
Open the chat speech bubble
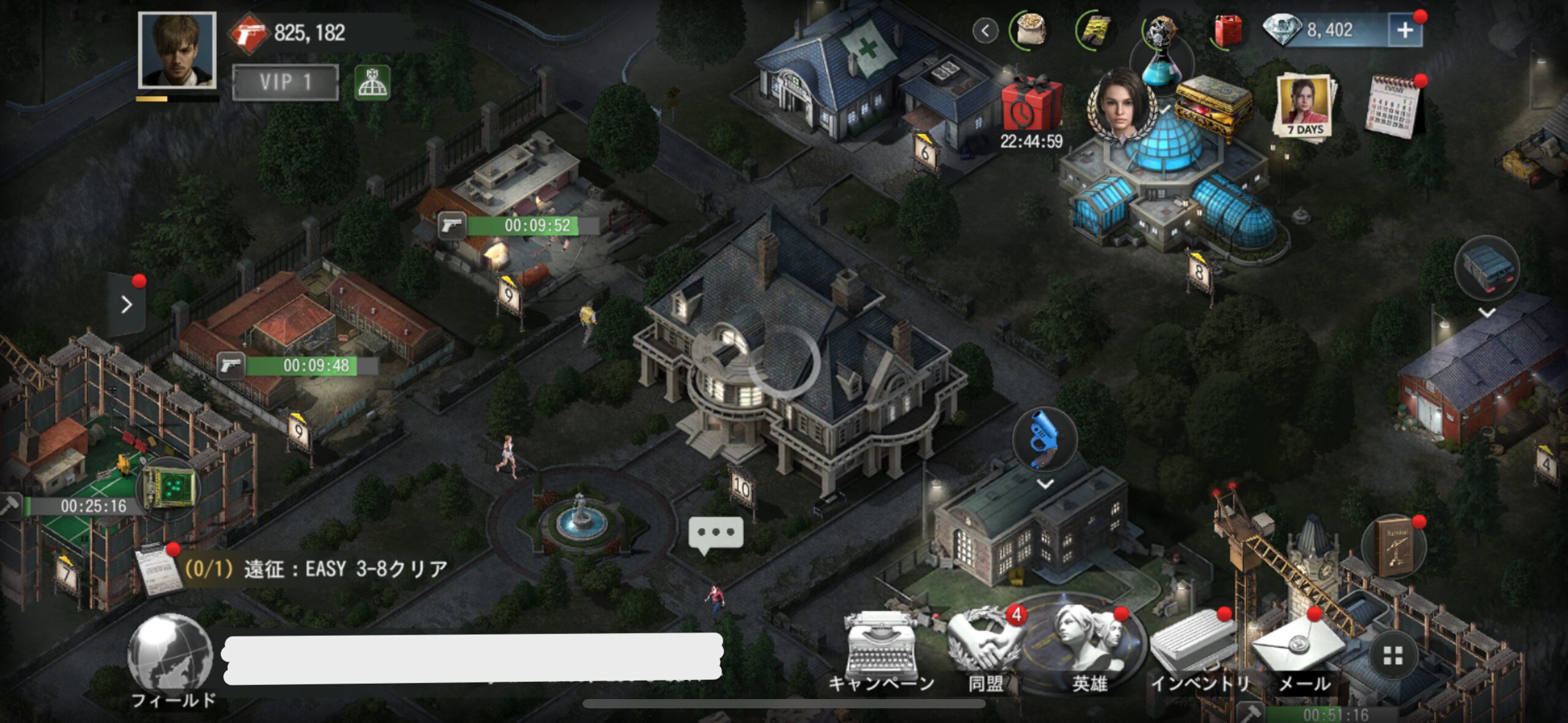(x=716, y=533)
